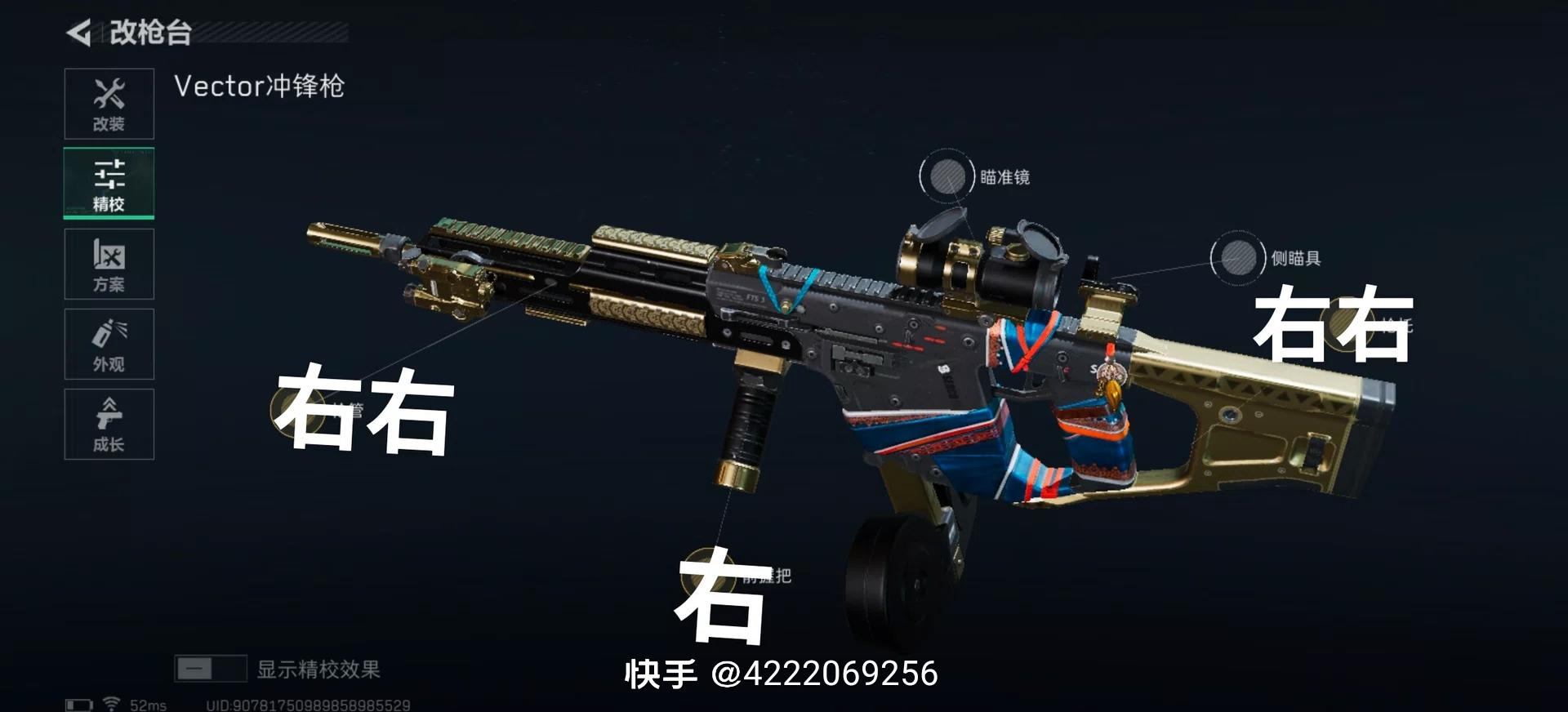Click the 侧瞄具 side sight attachment circle
Screen dimensions: 1568x712
point(1237,255)
